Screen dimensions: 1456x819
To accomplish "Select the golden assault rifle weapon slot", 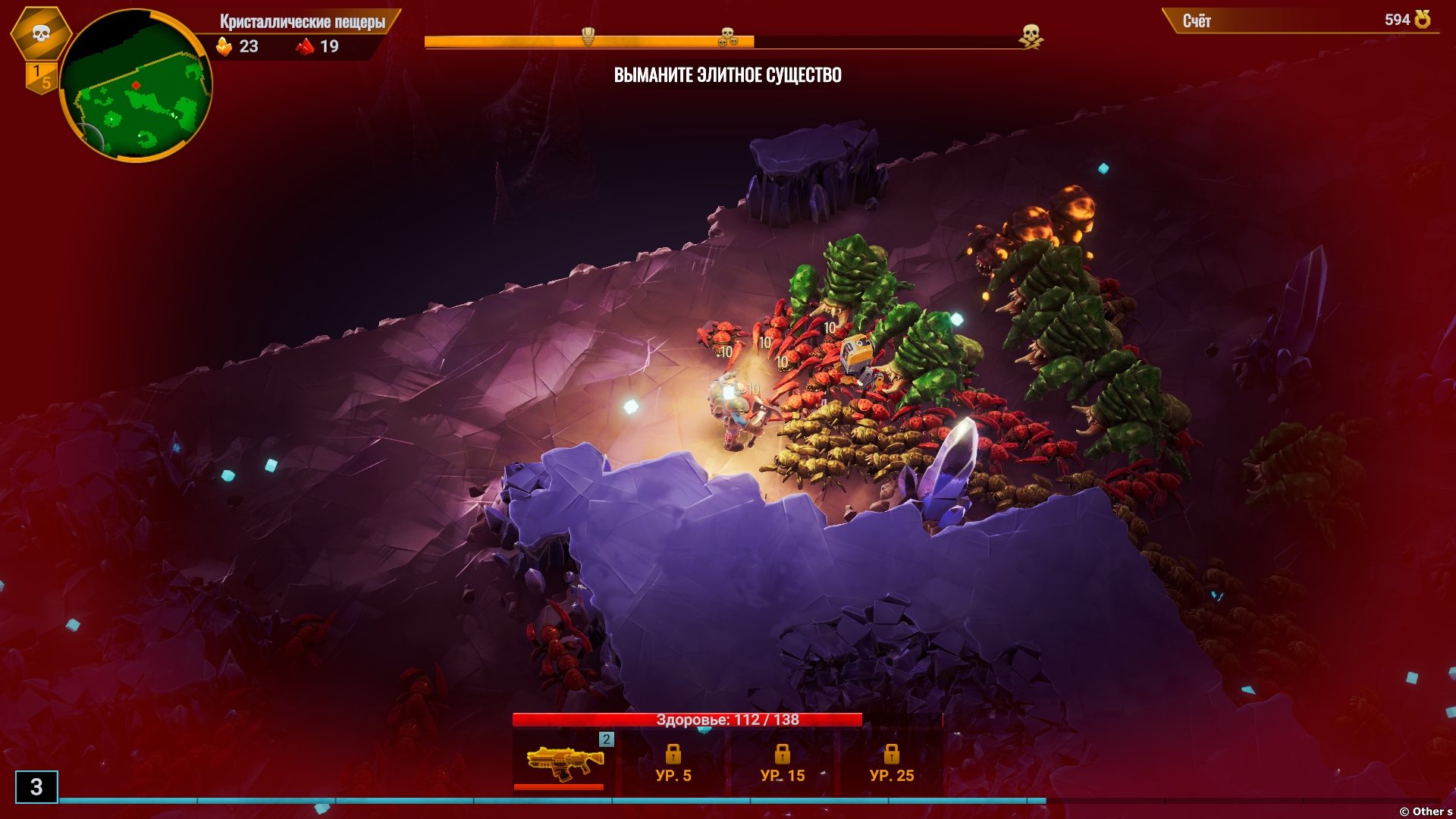I will tap(563, 761).
